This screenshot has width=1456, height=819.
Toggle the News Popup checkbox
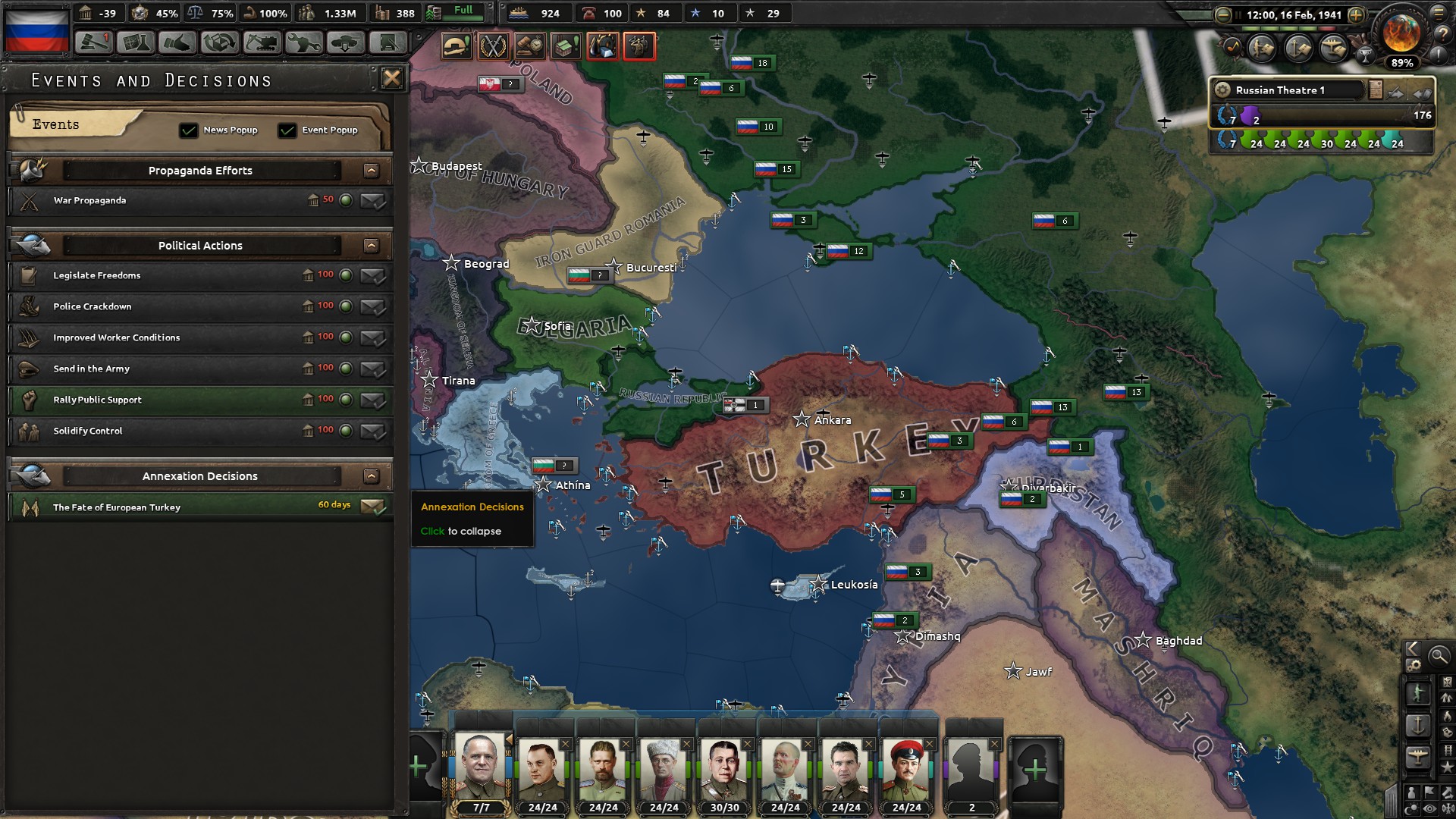[x=187, y=130]
